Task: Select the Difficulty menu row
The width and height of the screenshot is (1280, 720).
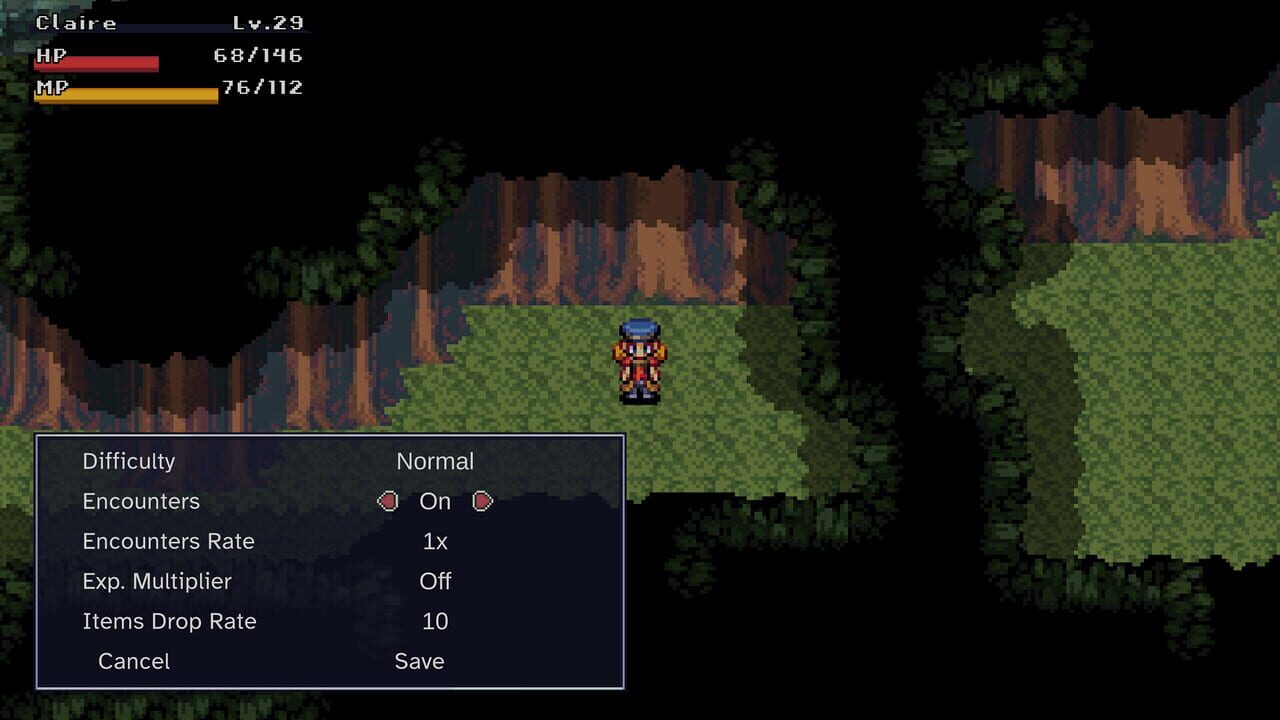Action: click(129, 461)
